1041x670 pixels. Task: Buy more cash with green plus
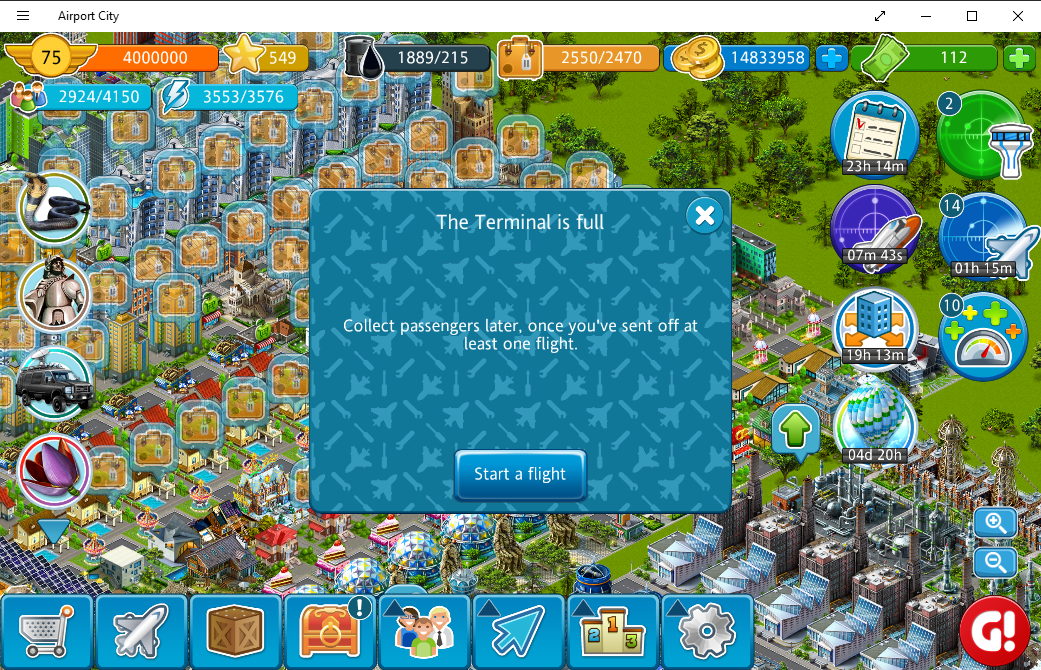point(1019,58)
